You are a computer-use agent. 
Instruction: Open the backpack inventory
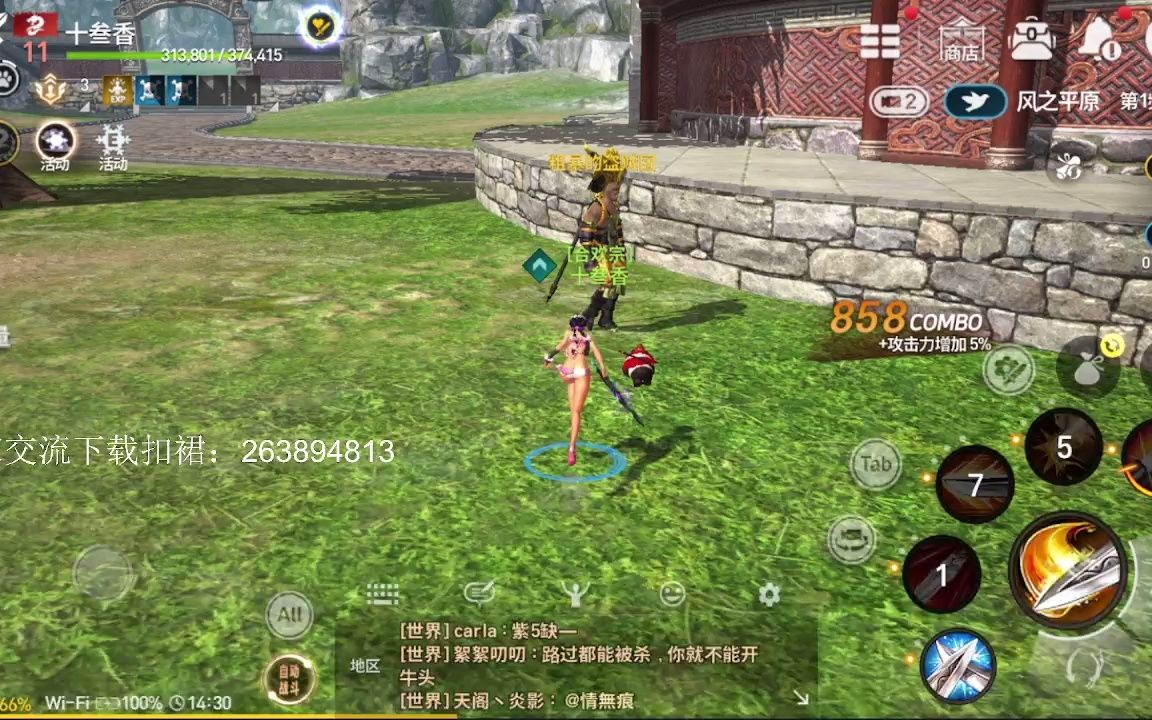point(1031,41)
